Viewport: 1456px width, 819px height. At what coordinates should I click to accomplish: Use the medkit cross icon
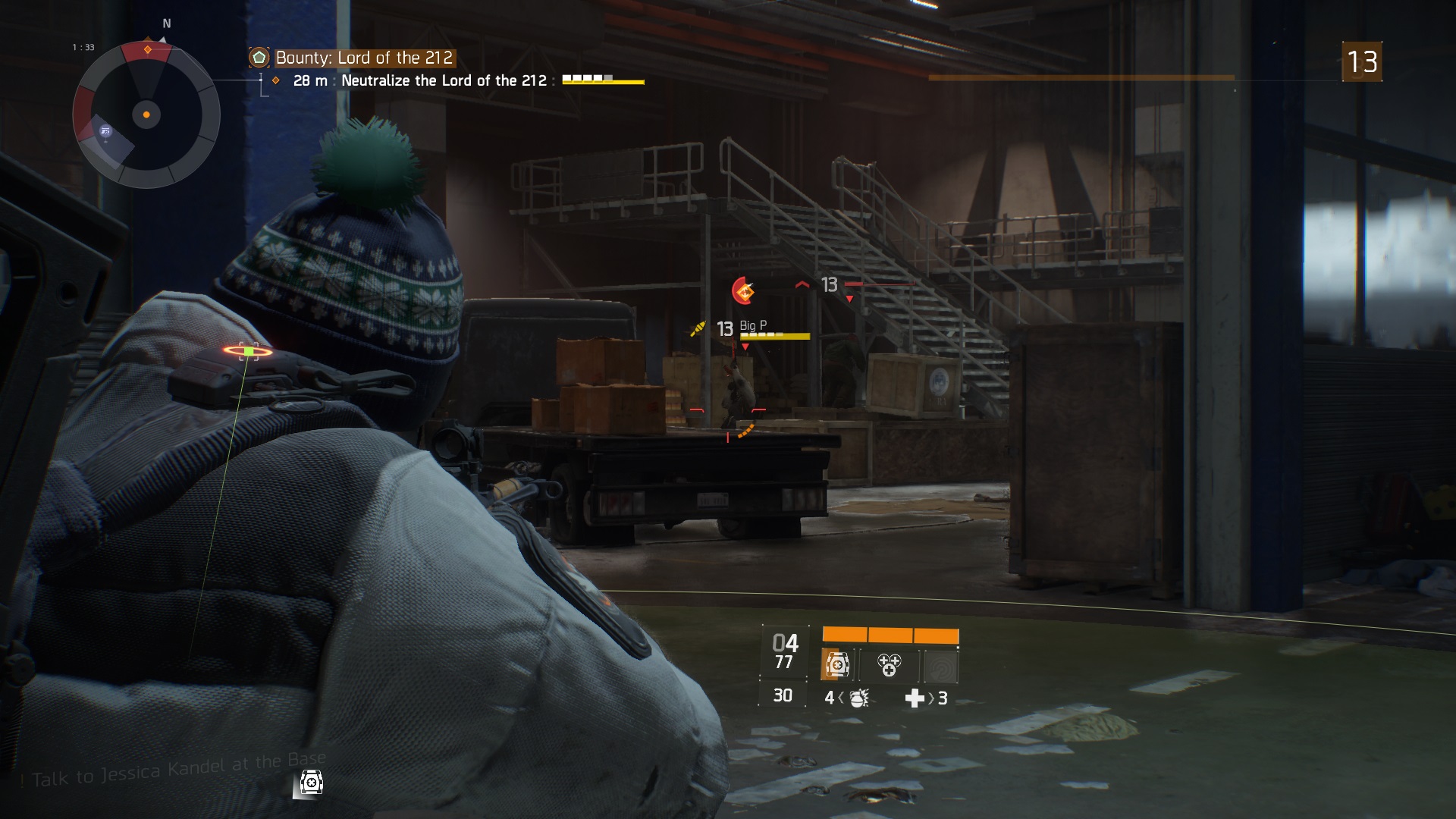915,698
